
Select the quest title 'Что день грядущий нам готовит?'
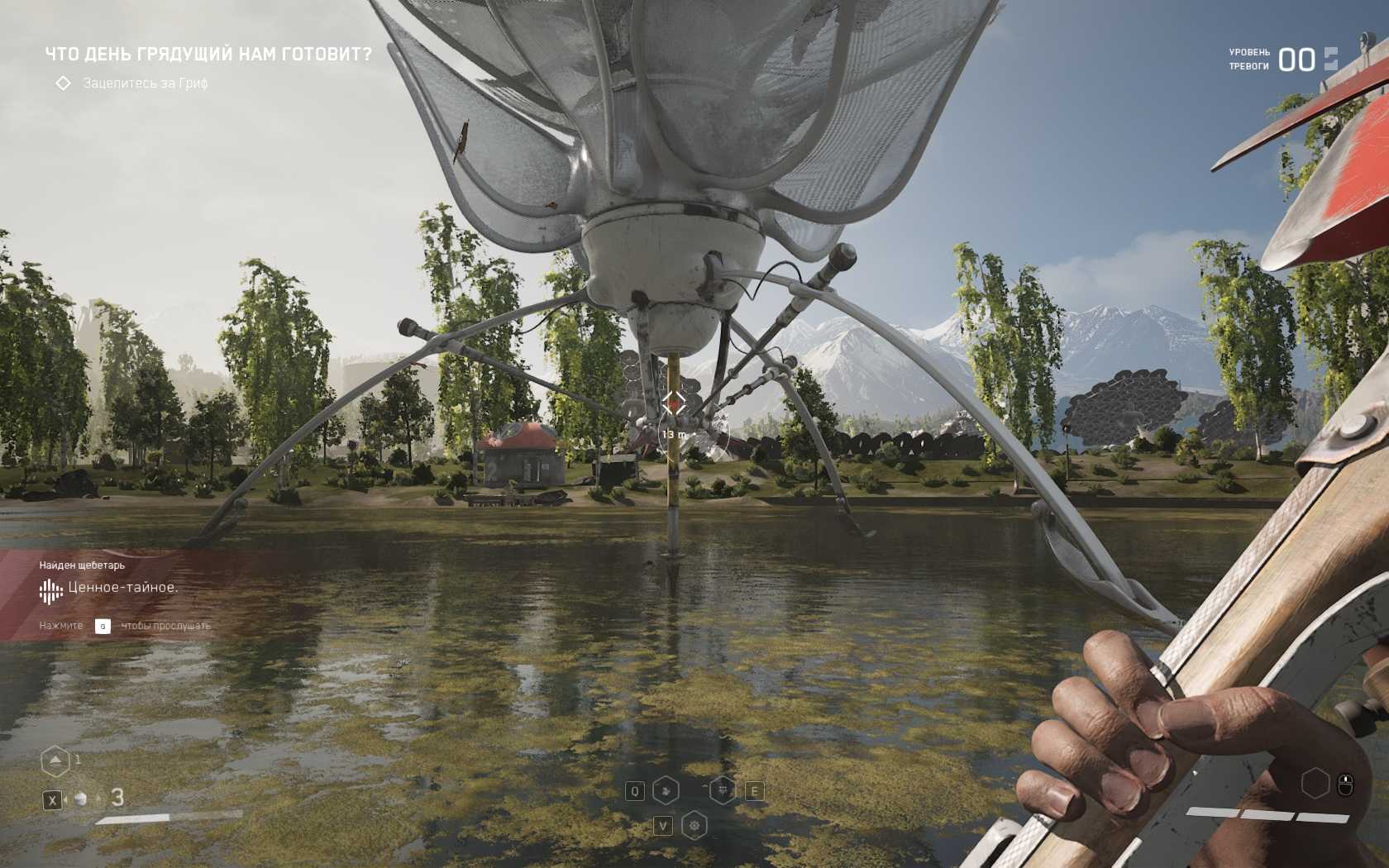click(208, 55)
